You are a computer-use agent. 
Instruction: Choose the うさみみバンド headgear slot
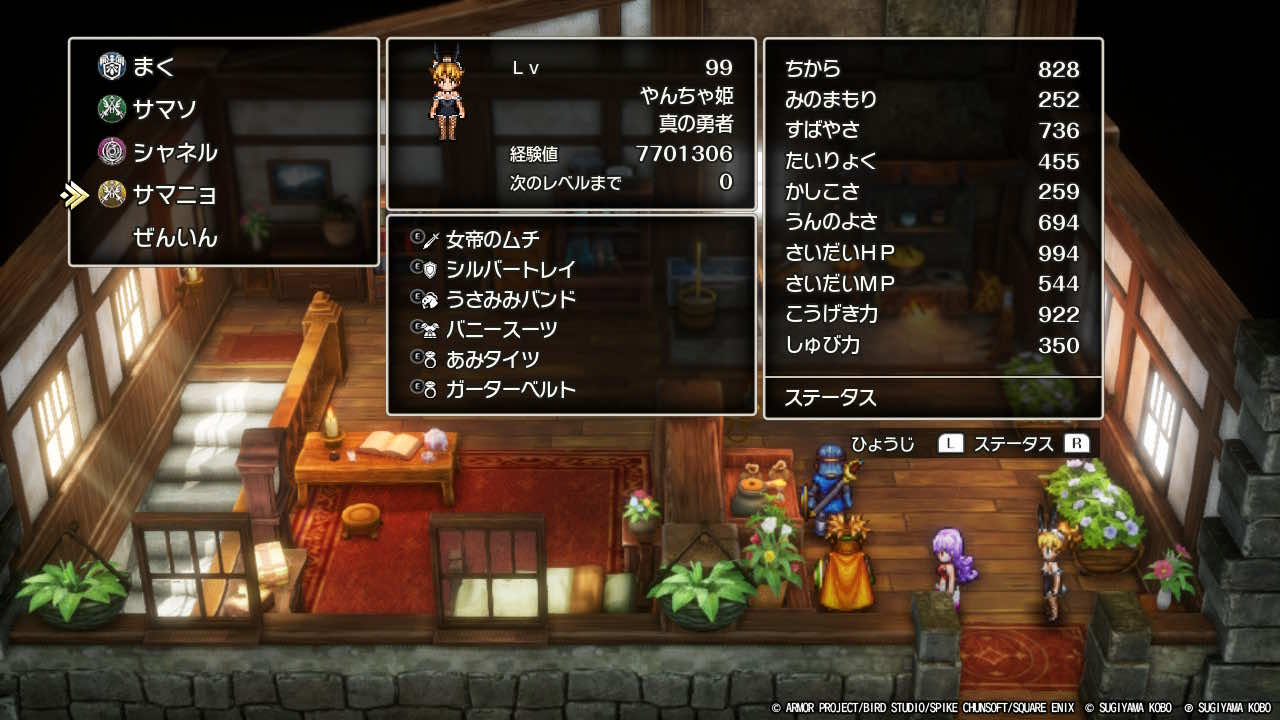[510, 299]
